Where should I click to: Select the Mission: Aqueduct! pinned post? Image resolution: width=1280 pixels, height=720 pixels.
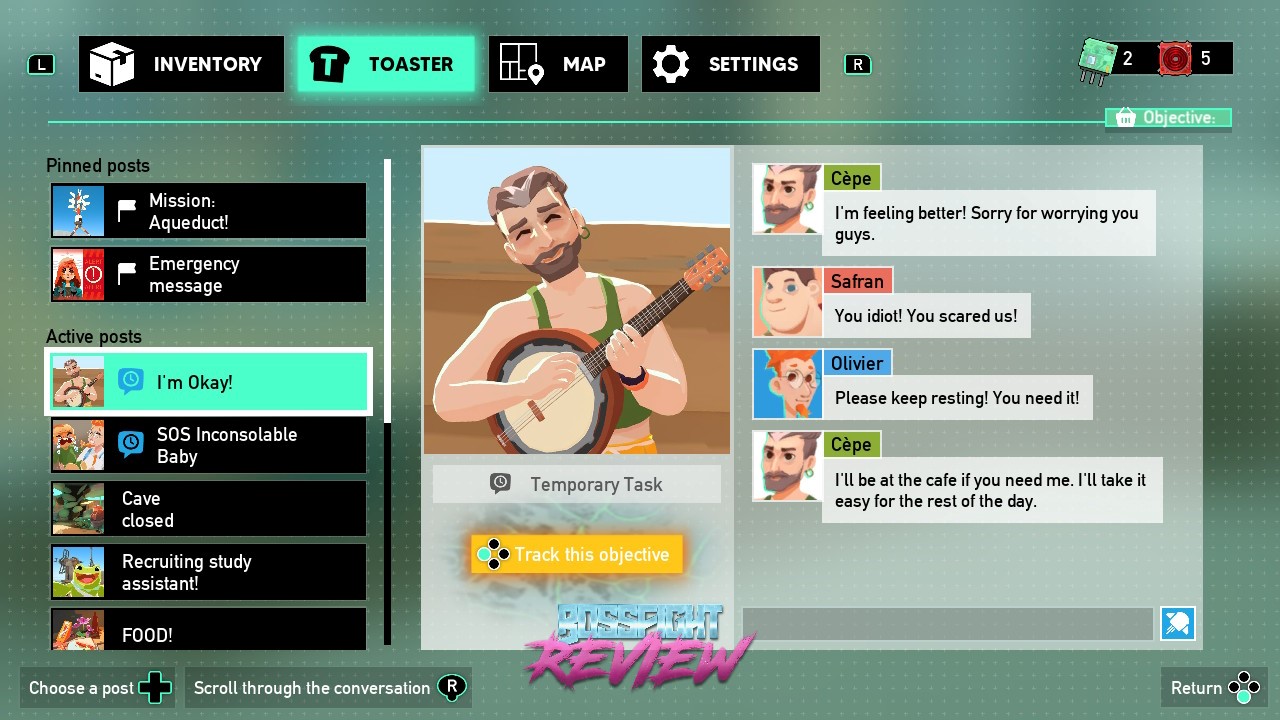208,211
